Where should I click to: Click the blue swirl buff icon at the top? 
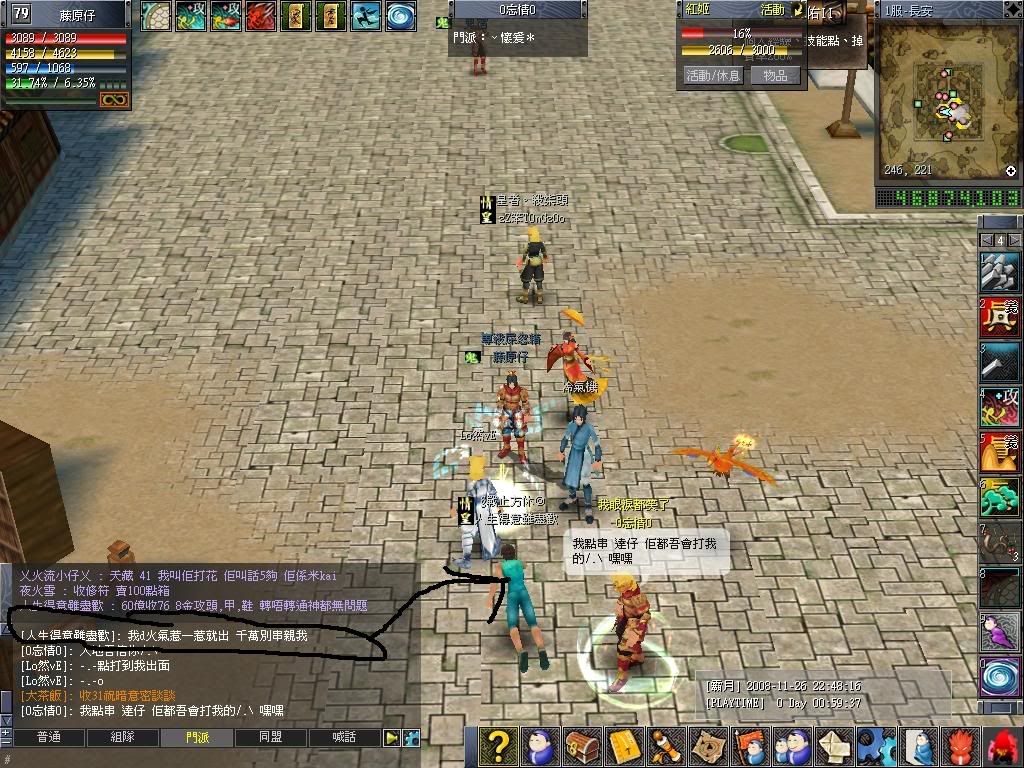pyautogui.click(x=402, y=16)
